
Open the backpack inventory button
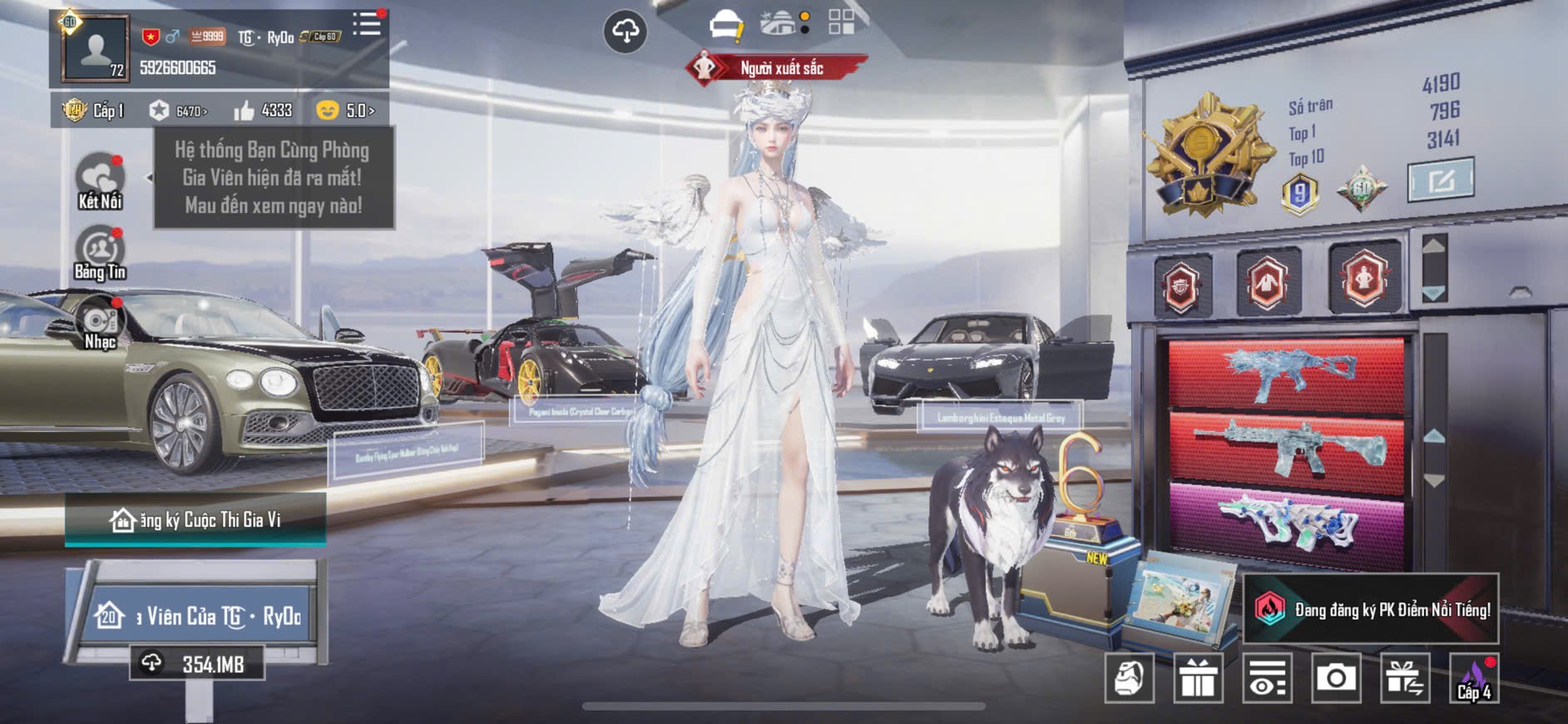coord(1129,678)
